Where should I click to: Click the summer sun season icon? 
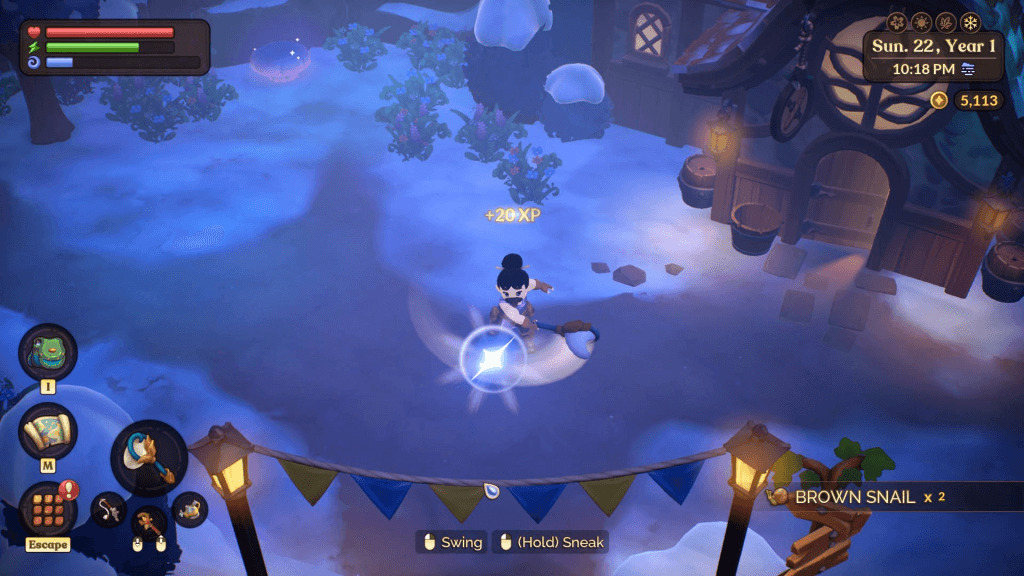click(921, 22)
